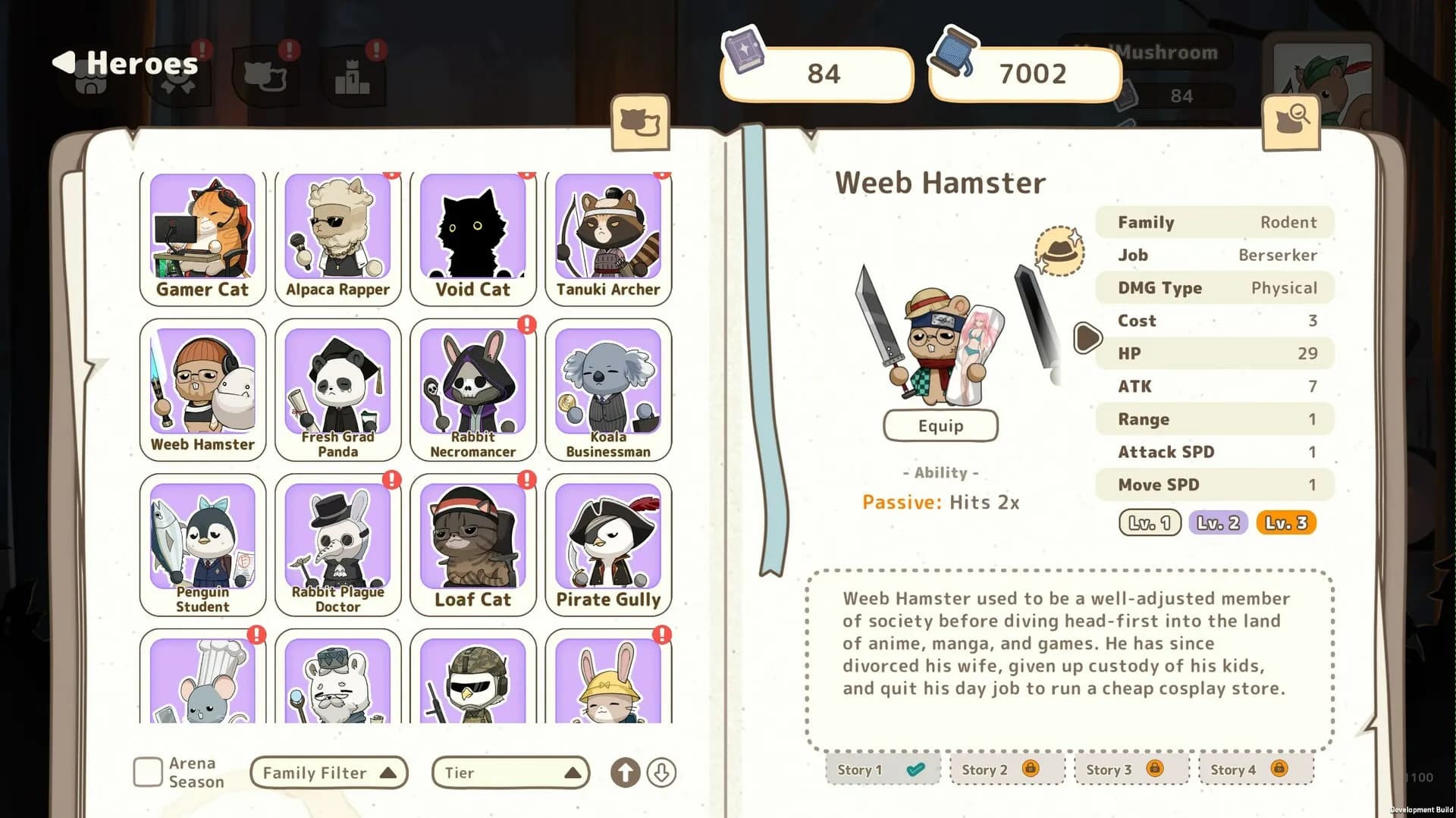This screenshot has height=818, width=1456.
Task: Click the thread spool resource icon showing 7002
Action: (954, 53)
